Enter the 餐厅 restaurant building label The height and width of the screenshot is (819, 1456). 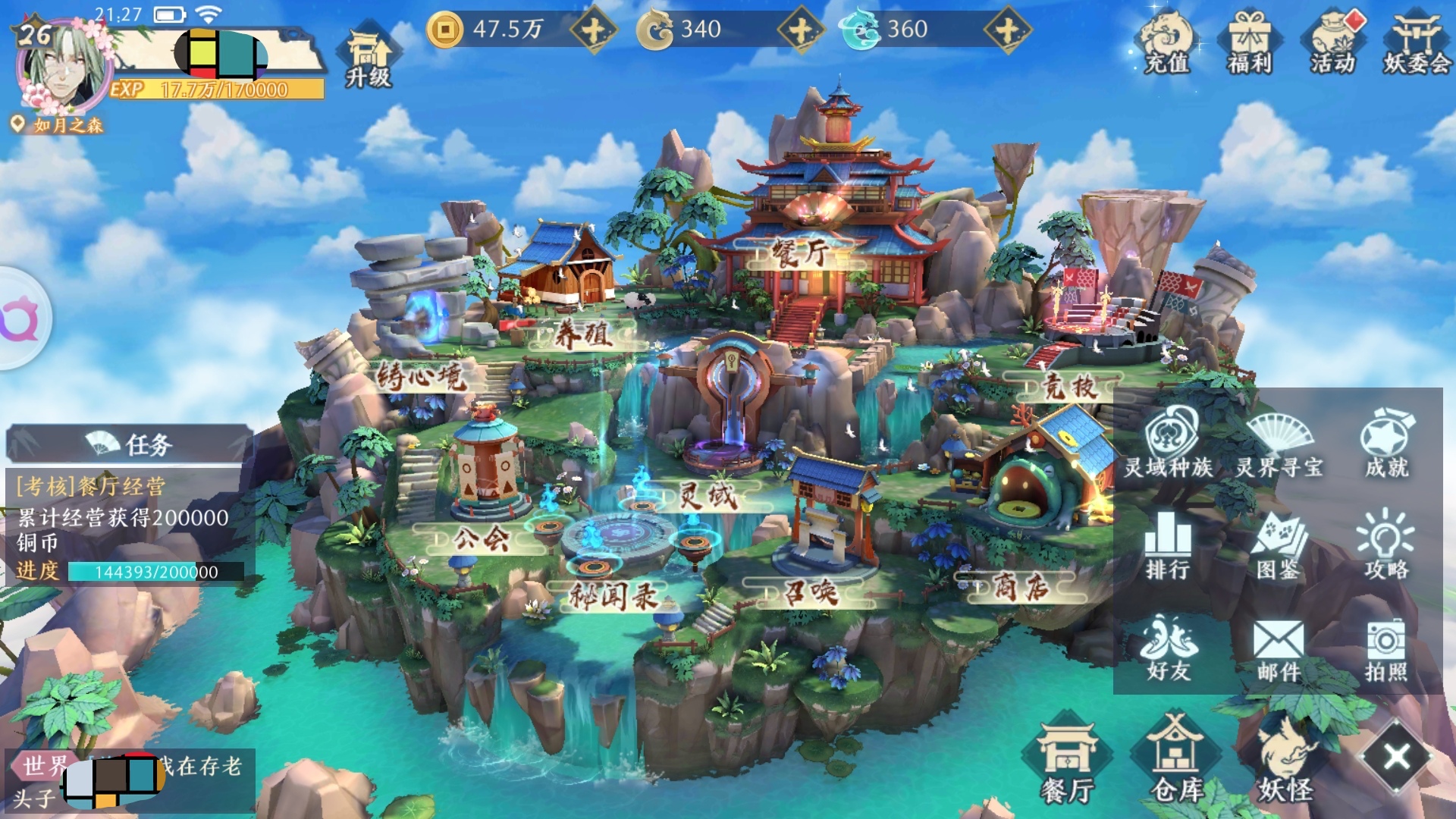click(x=799, y=254)
